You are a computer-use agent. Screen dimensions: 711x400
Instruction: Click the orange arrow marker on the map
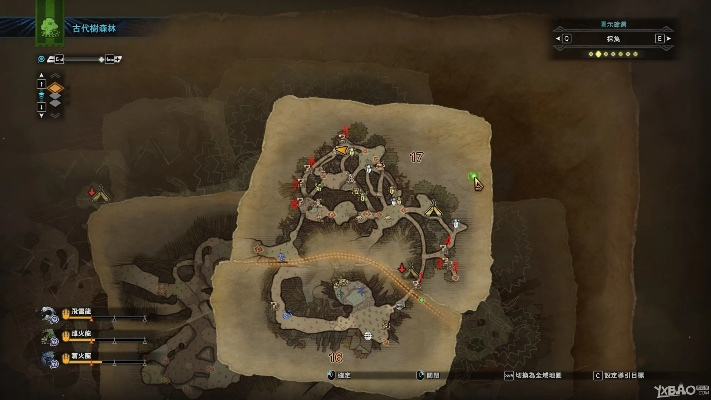point(343,150)
